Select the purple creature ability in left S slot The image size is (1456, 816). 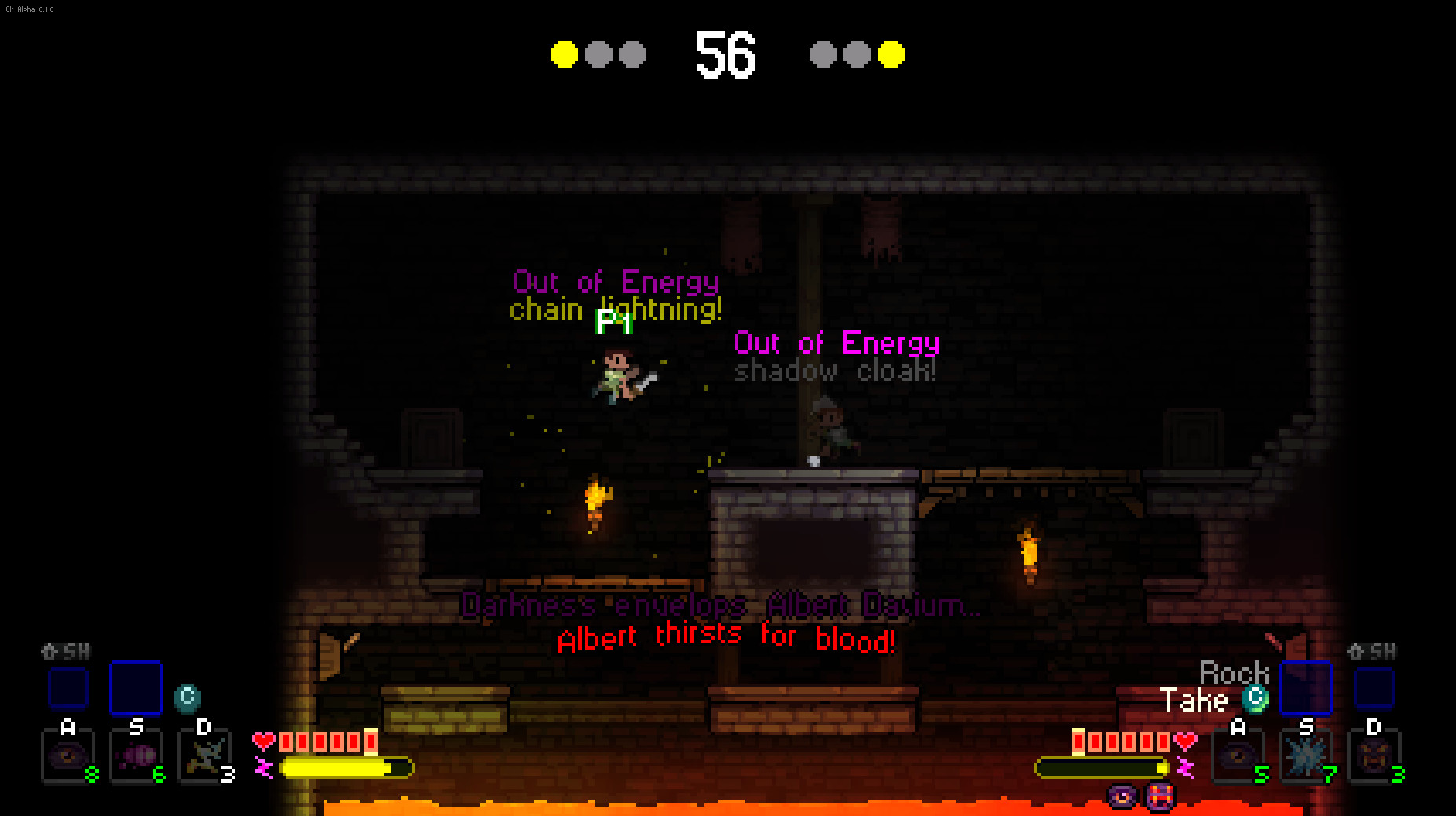tap(136, 756)
